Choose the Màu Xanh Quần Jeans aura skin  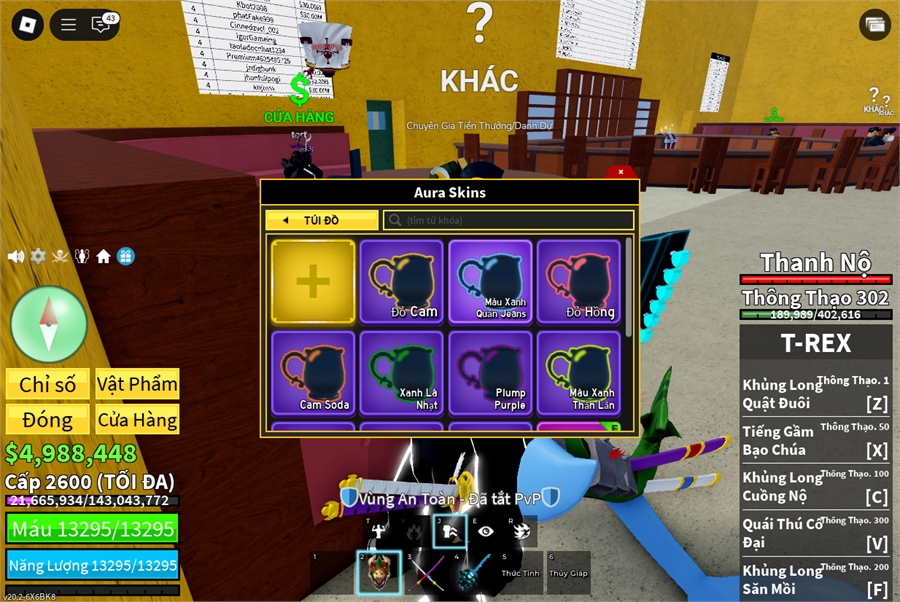coord(490,282)
